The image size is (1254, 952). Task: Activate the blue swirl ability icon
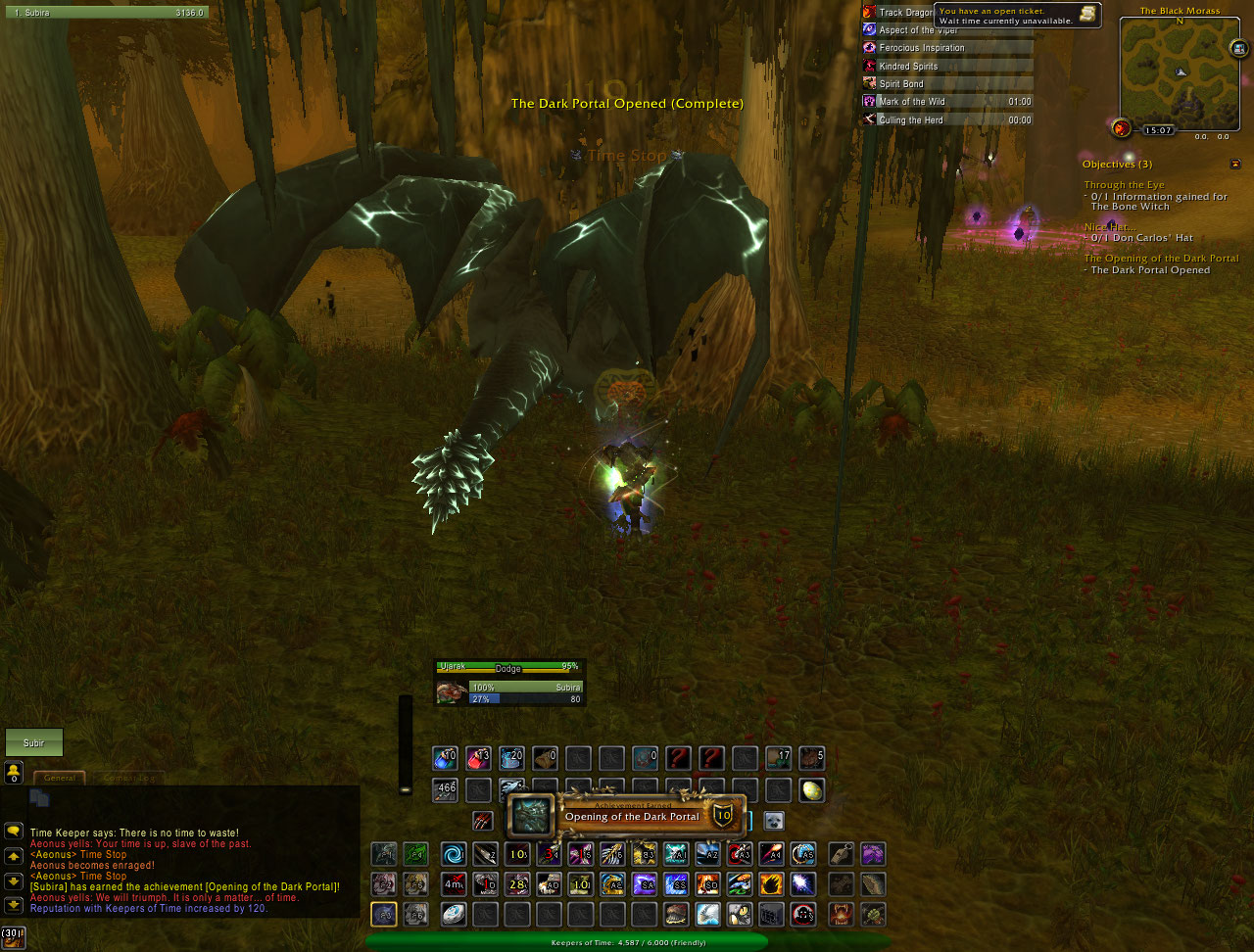pyautogui.click(x=453, y=854)
